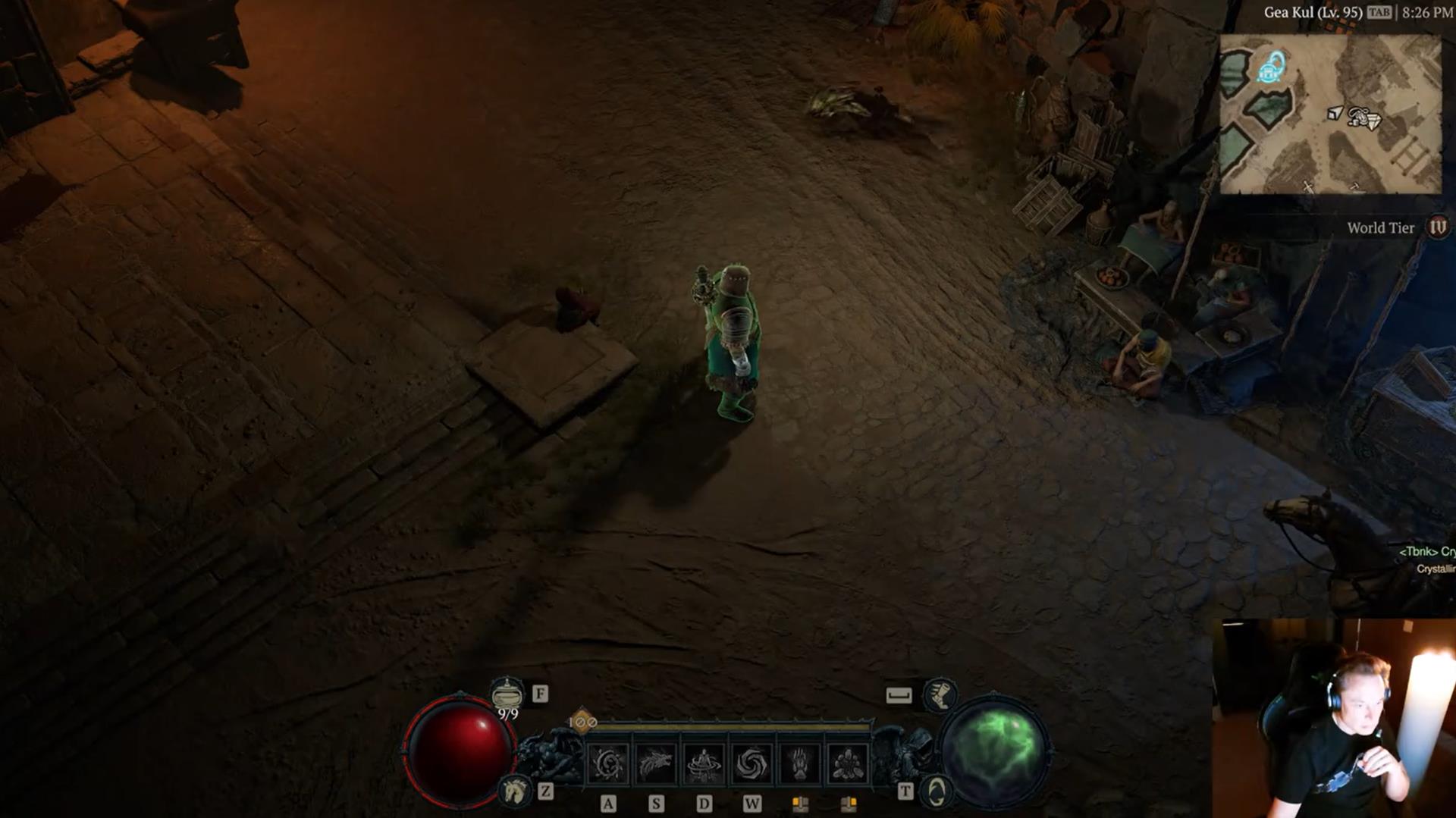The image size is (1456, 818).
Task: Click the jeweler diamond marker on minimap
Action: pos(1371,121)
